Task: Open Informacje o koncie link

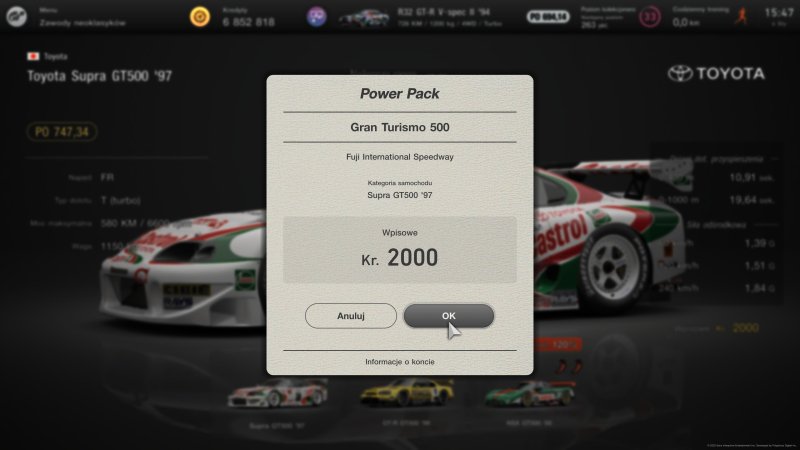Action: click(x=400, y=361)
